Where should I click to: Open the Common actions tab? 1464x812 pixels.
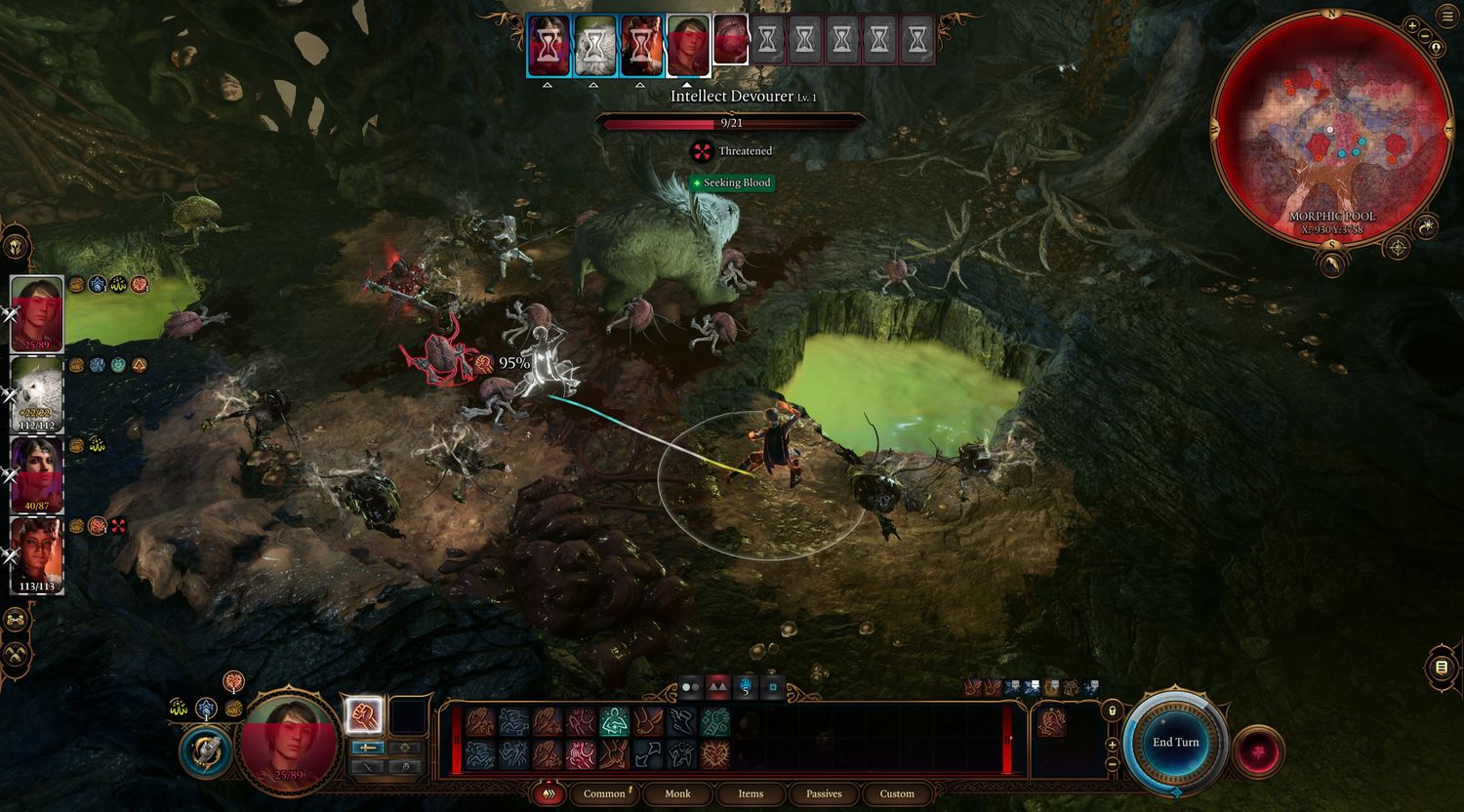click(604, 793)
